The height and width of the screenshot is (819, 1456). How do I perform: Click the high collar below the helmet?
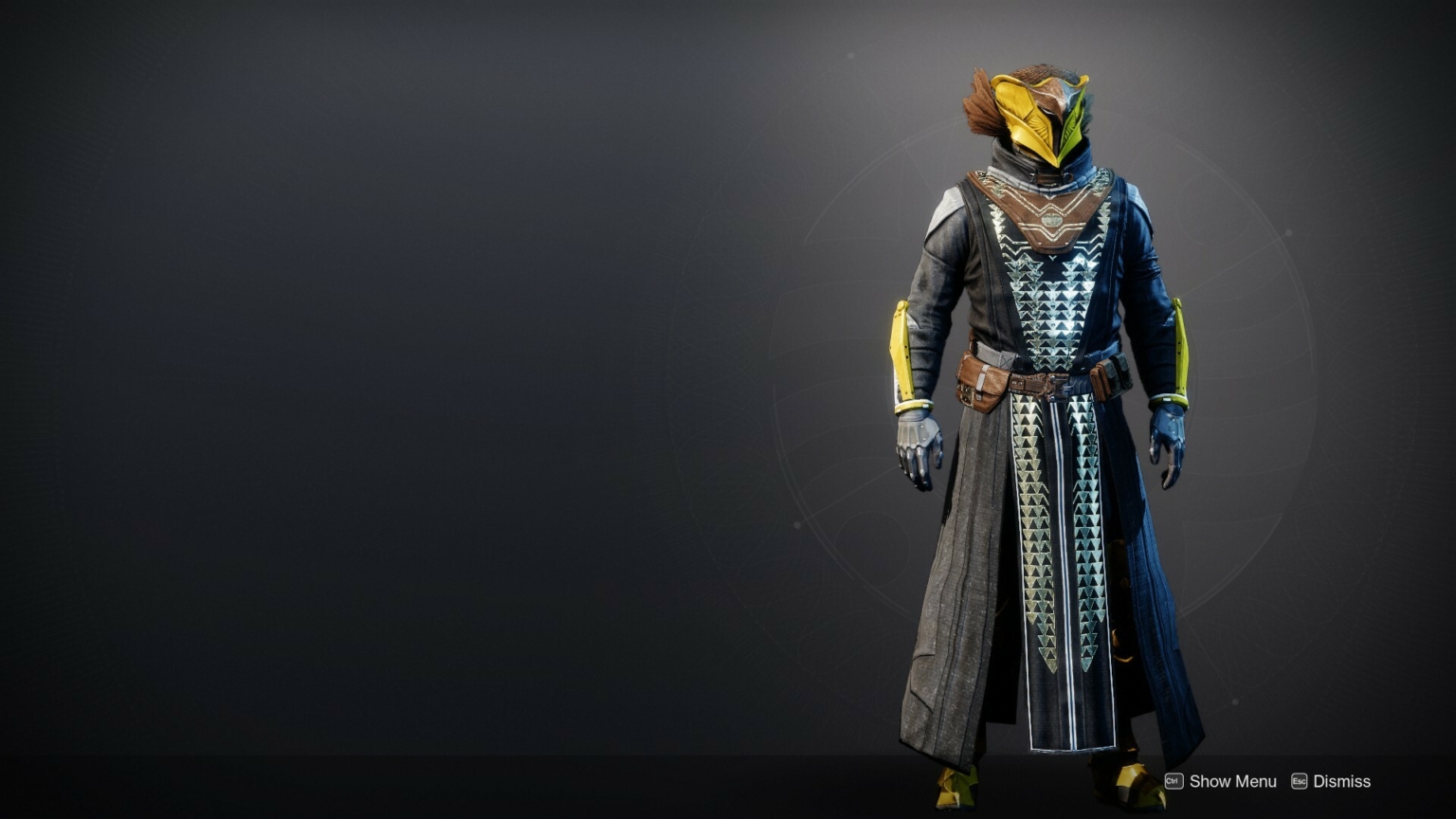tap(1043, 171)
